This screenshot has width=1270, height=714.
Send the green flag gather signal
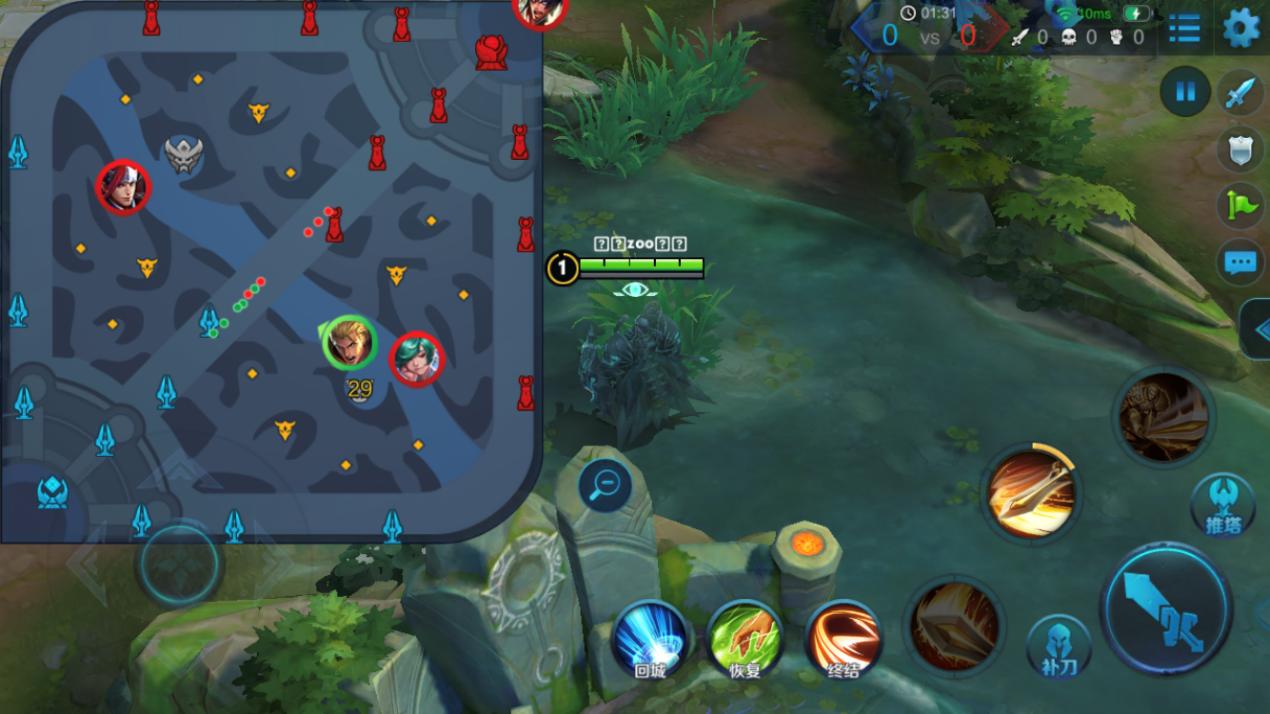[1241, 206]
